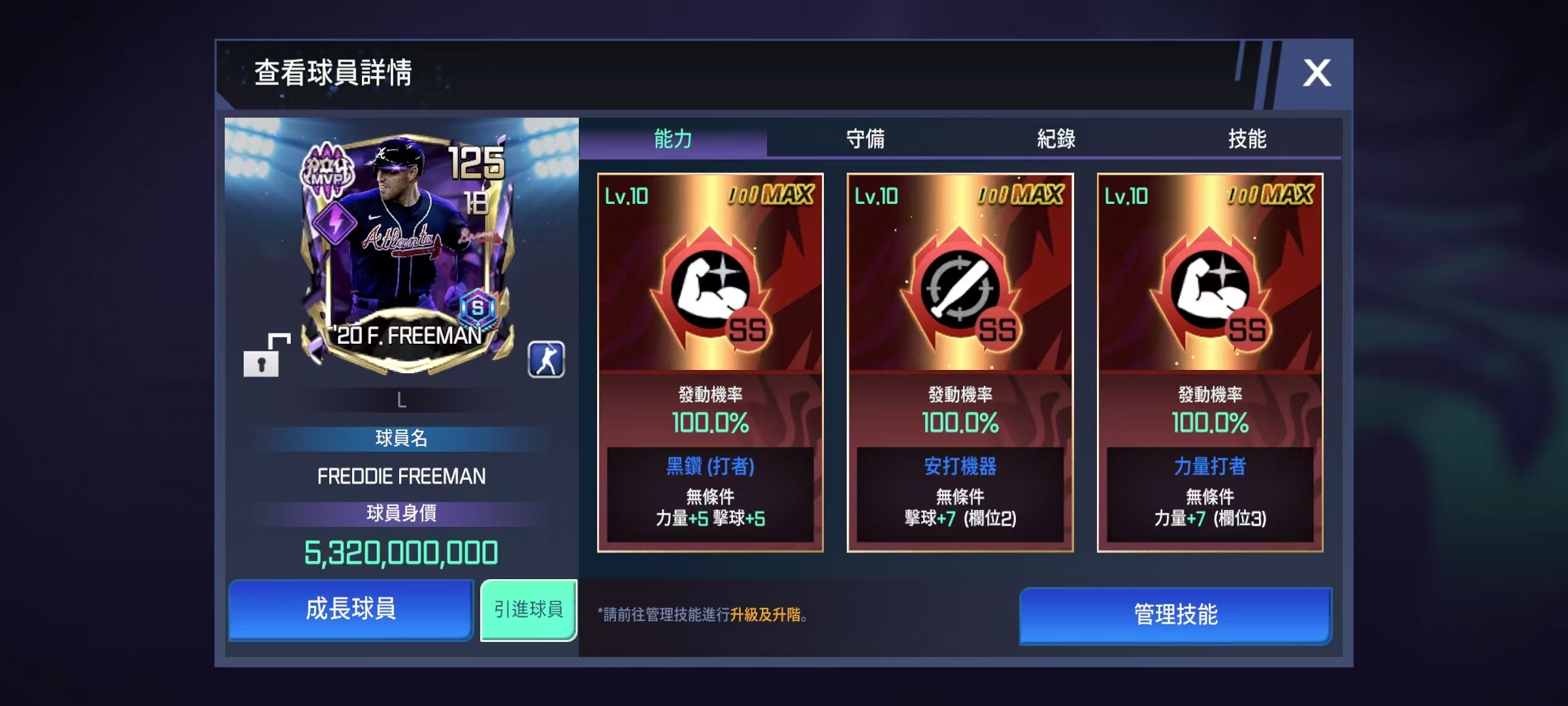Select the 黑鑽 (打者) skill card
The image size is (1568, 706).
tap(710, 363)
